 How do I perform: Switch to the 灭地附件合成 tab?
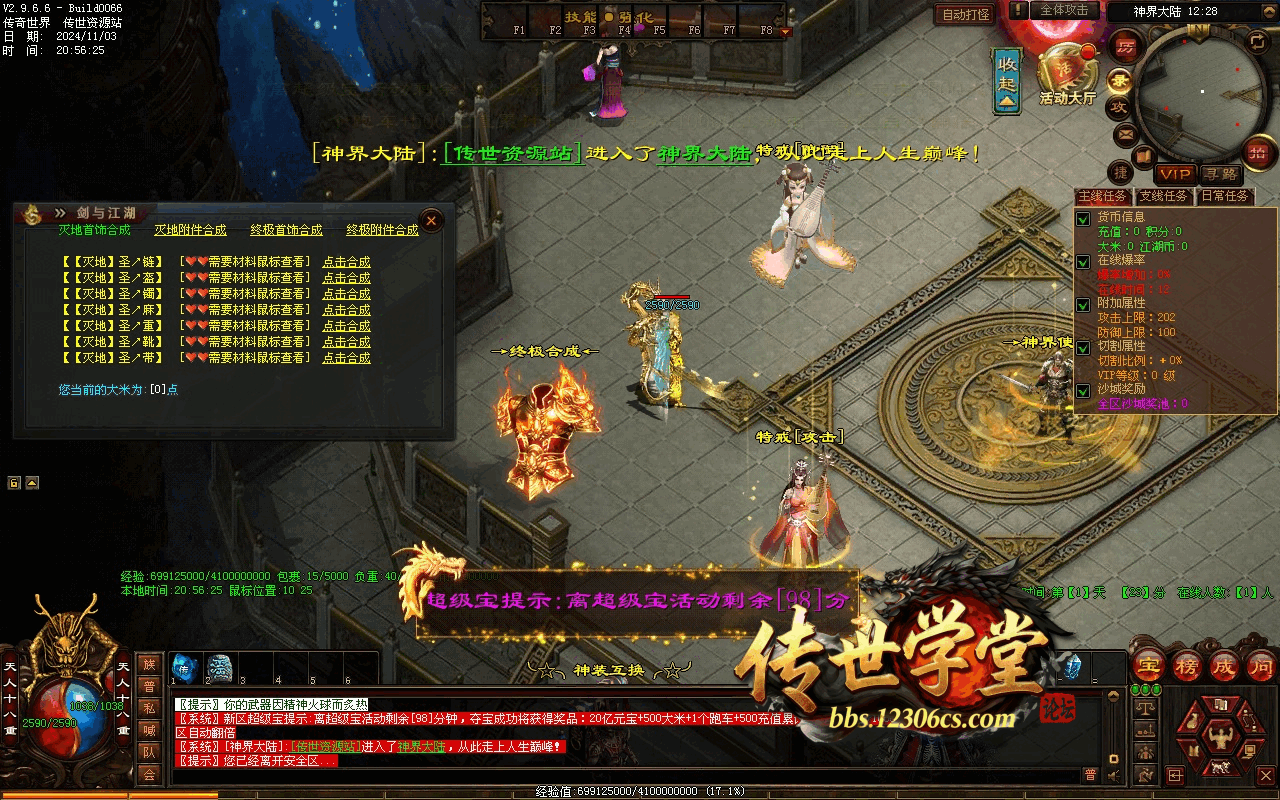190,230
